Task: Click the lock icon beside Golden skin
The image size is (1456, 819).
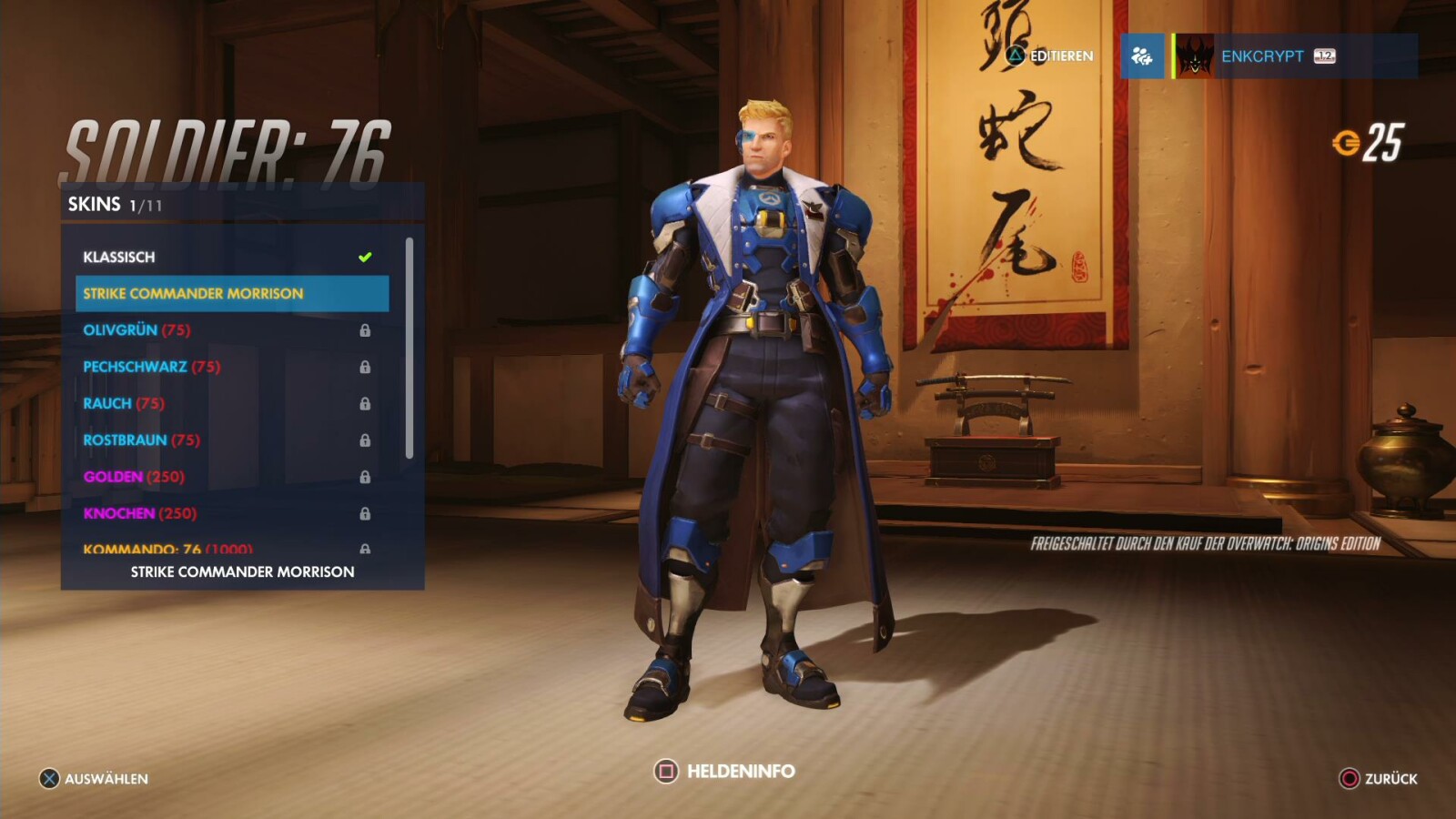Action: coord(367,476)
